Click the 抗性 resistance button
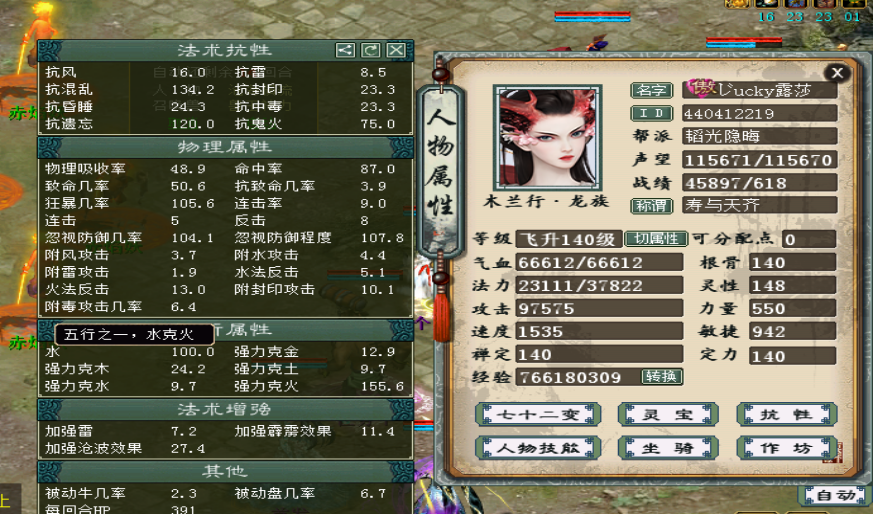Screen dimensions: 874x515 pos(773,414)
